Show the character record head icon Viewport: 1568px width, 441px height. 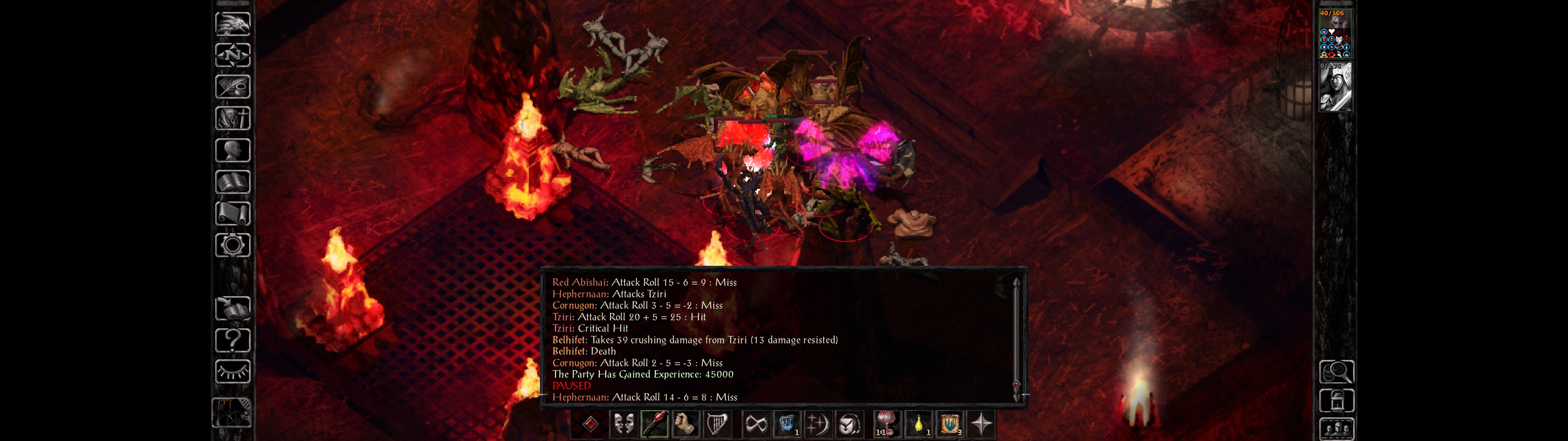point(232,150)
